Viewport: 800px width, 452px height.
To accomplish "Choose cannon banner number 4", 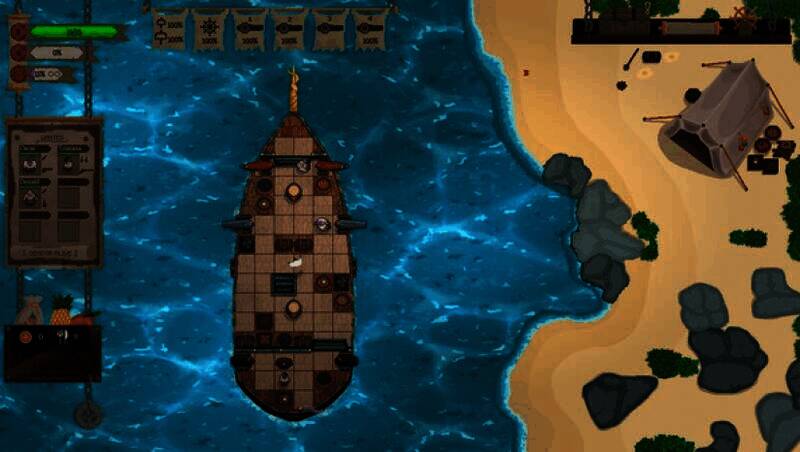I will click(x=368, y=29).
